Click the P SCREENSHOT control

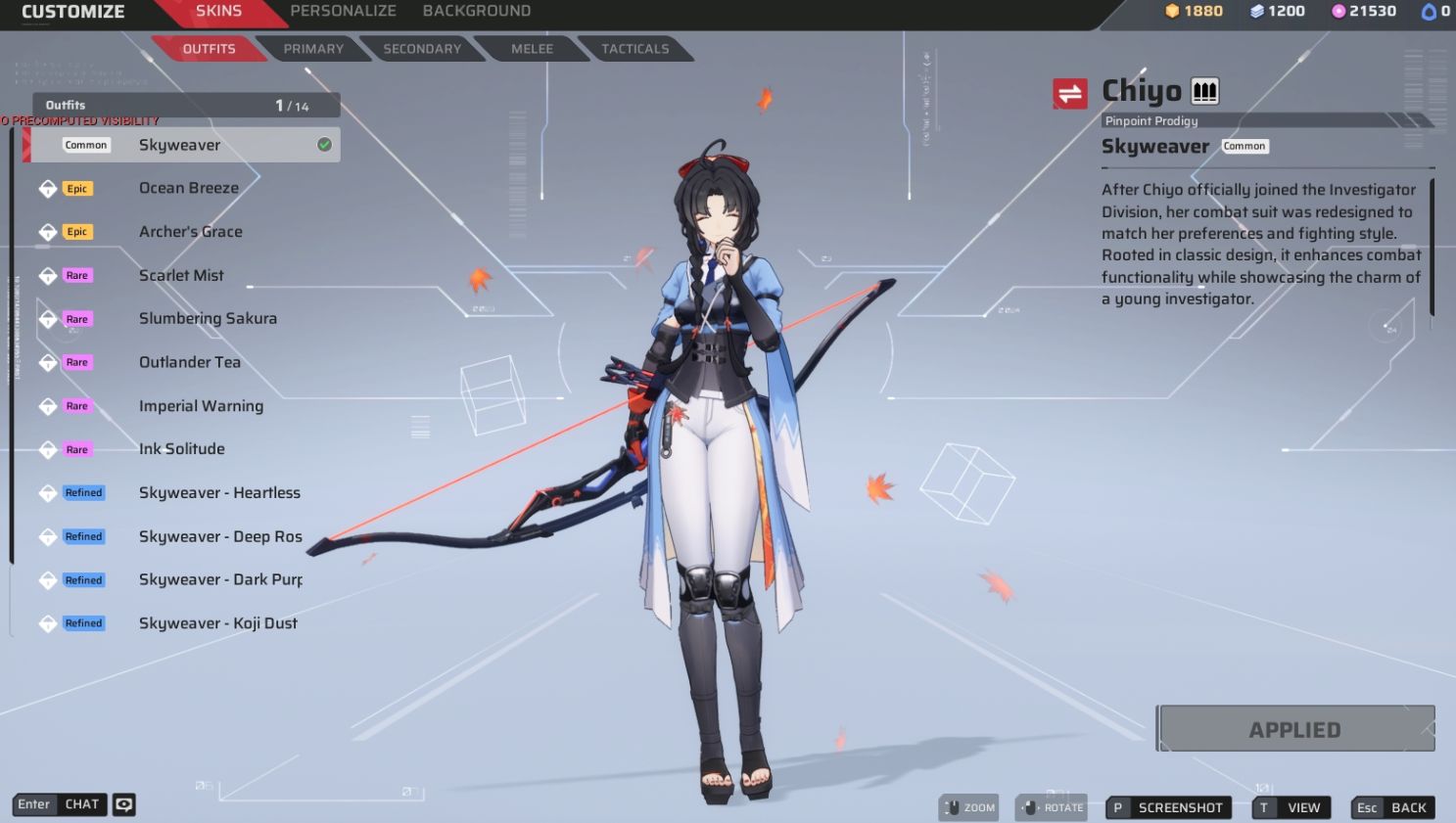1168,807
